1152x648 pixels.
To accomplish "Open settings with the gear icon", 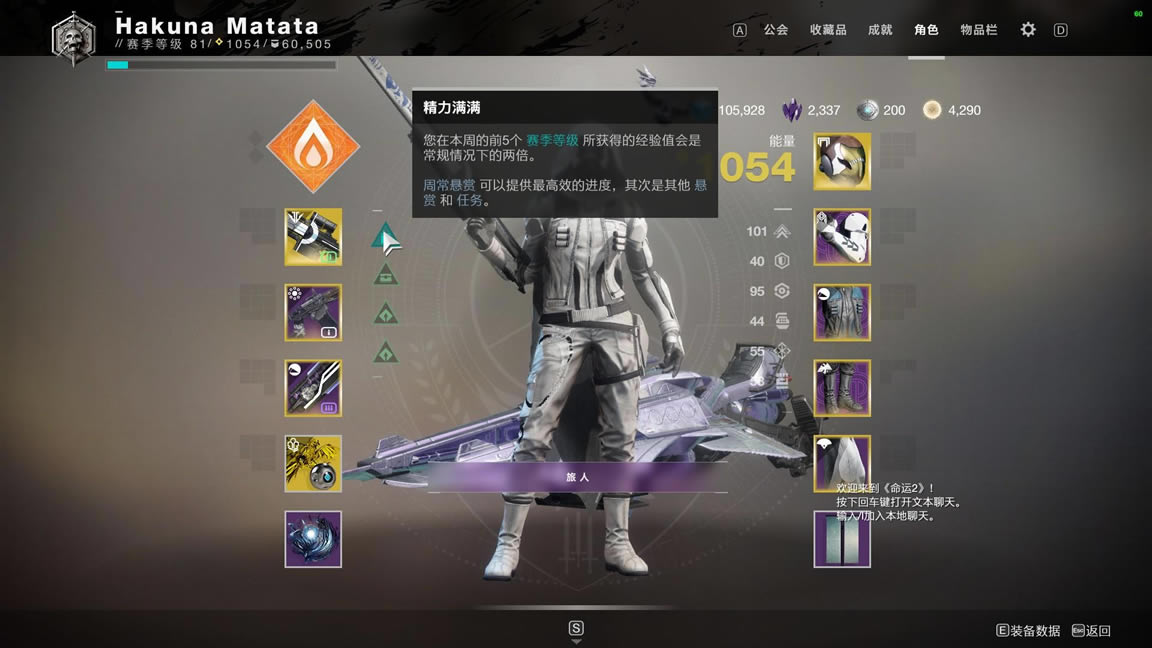I will click(x=1028, y=30).
